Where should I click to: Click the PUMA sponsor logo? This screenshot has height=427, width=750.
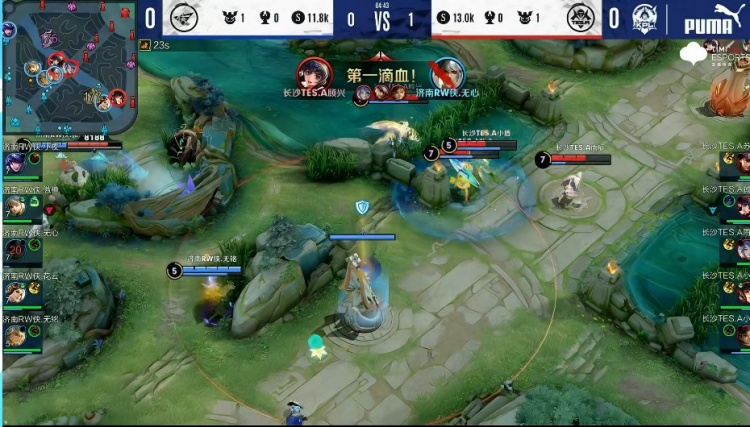click(712, 20)
